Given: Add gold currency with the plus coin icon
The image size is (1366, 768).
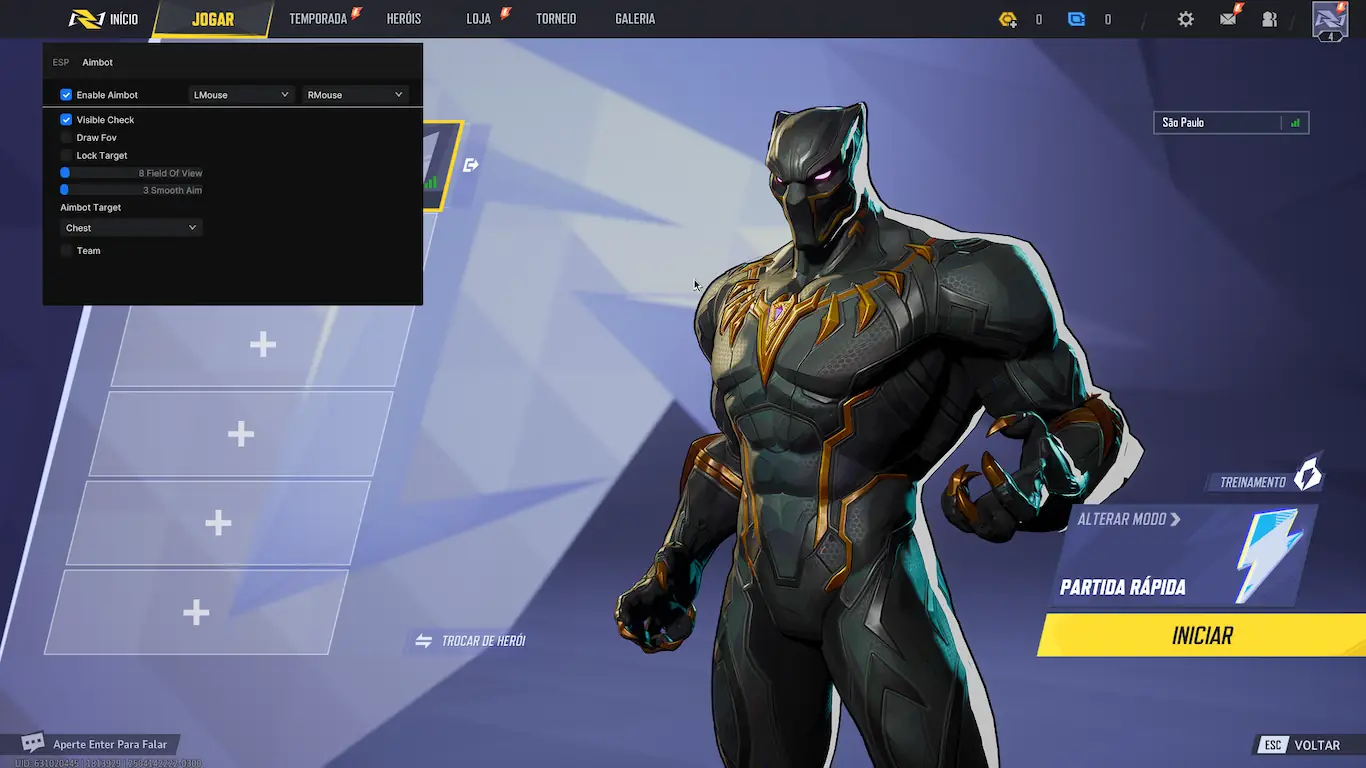Looking at the screenshot, I should click(1008, 19).
